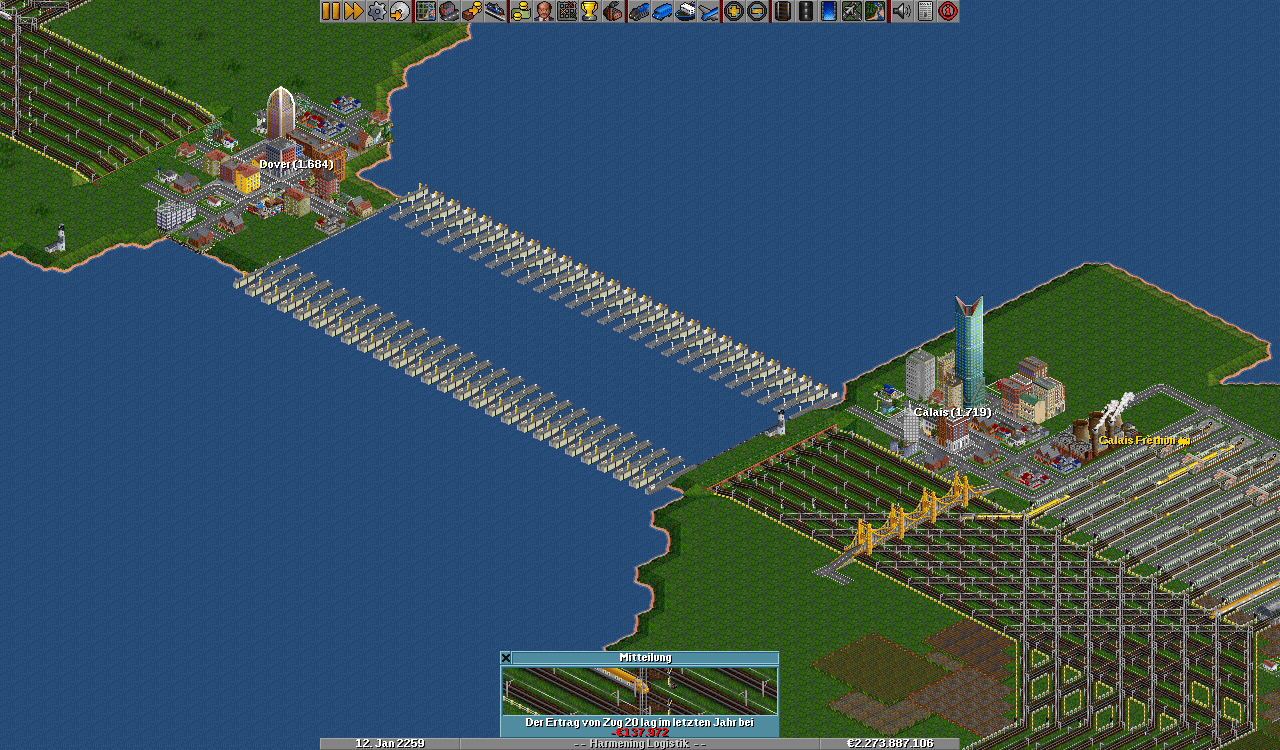Show the world map from the toolbar
Image resolution: width=1280 pixels, height=750 pixels.
(x=426, y=11)
